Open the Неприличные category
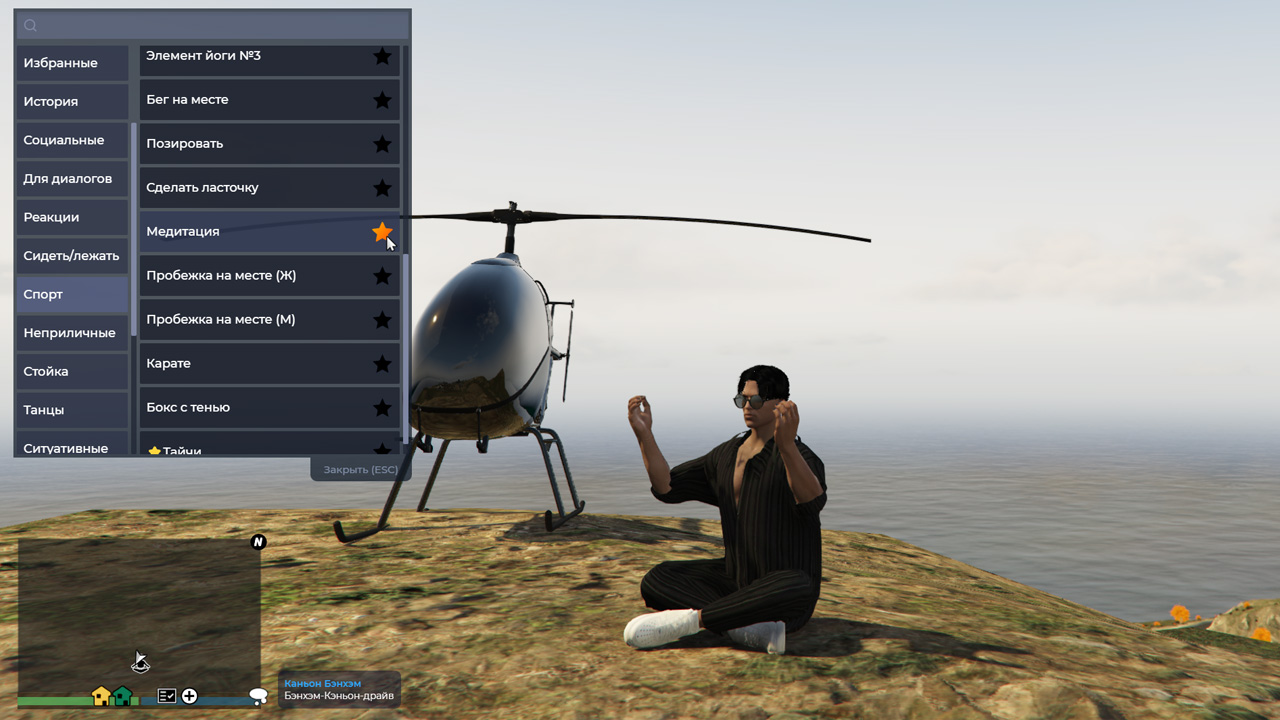The width and height of the screenshot is (1280, 720). pyautogui.click(x=71, y=333)
